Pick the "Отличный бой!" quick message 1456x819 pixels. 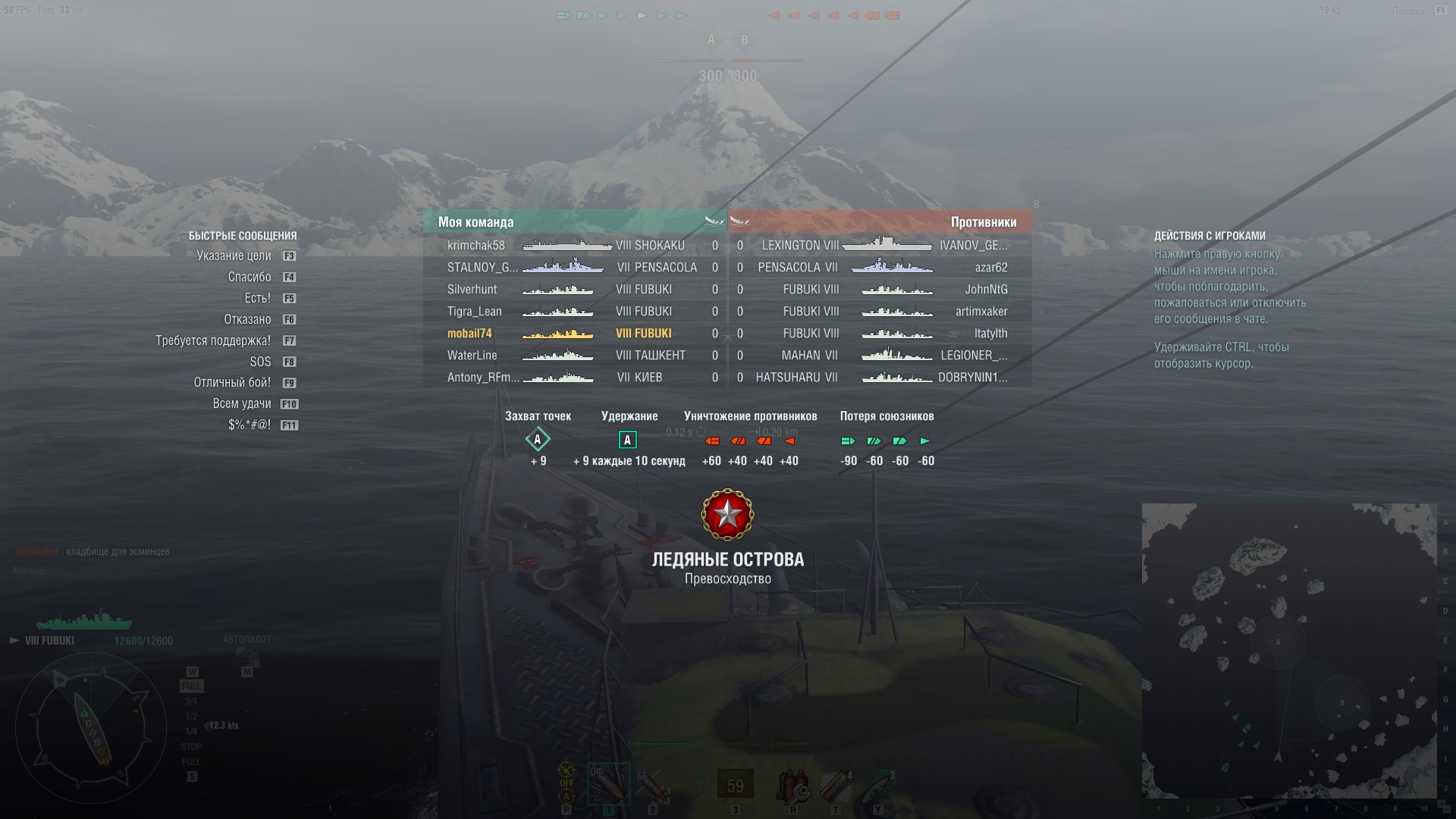pos(232,383)
